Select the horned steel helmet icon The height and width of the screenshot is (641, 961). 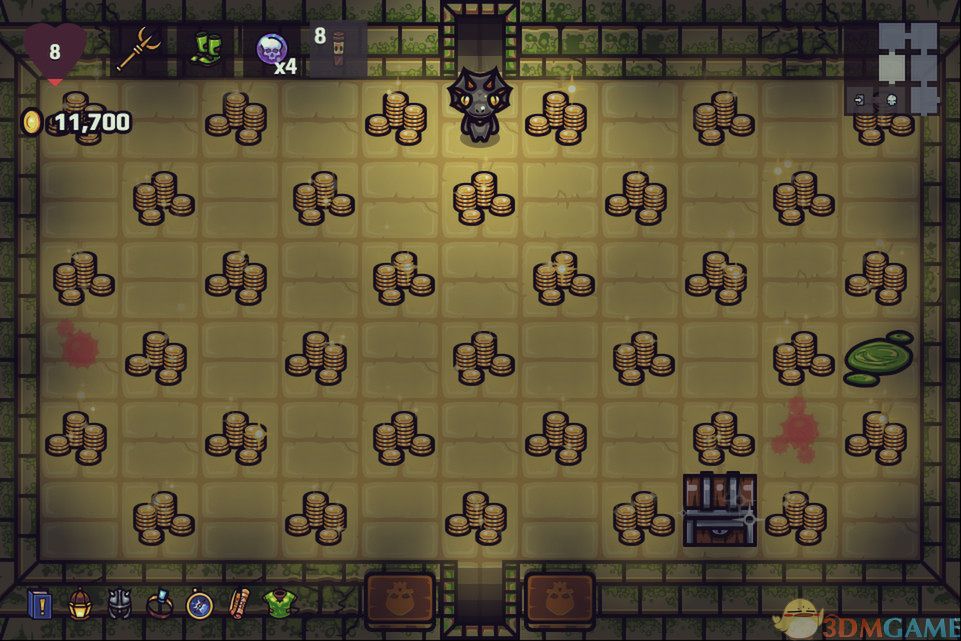[x=120, y=603]
